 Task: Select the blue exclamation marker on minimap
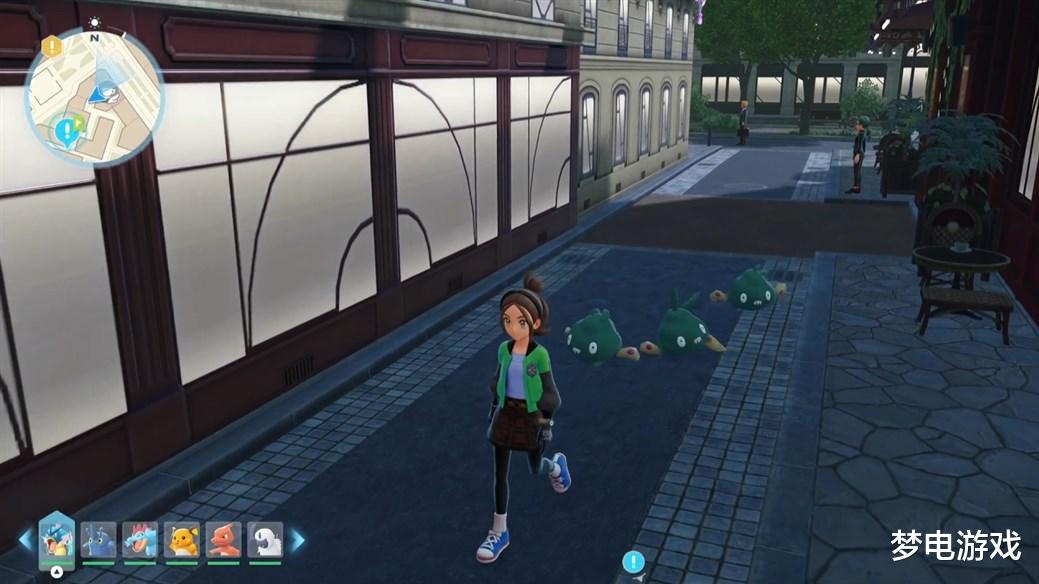tap(68, 129)
